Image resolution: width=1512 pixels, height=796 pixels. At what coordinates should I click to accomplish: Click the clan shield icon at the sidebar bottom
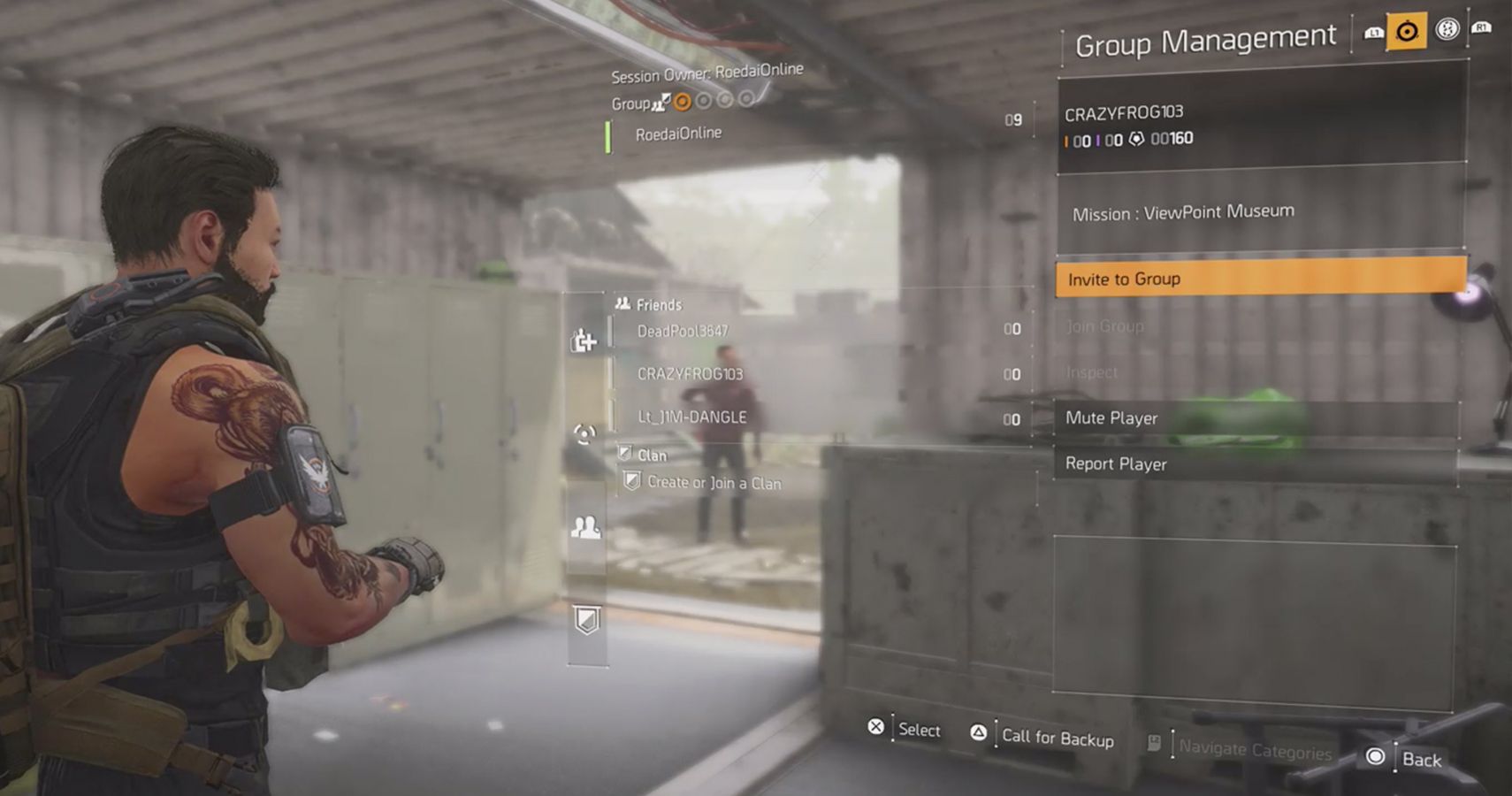point(585,617)
